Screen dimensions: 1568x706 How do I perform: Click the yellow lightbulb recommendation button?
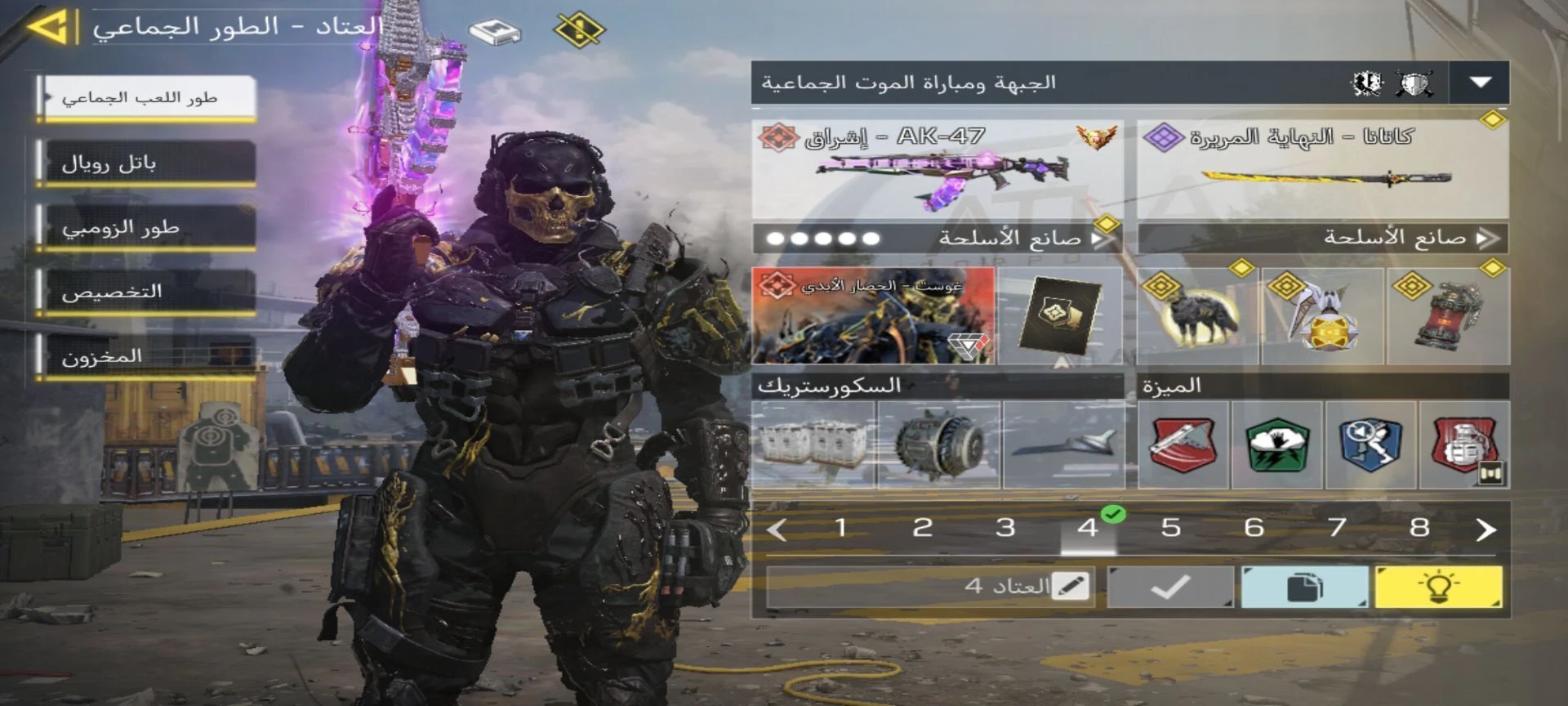pos(1438,587)
